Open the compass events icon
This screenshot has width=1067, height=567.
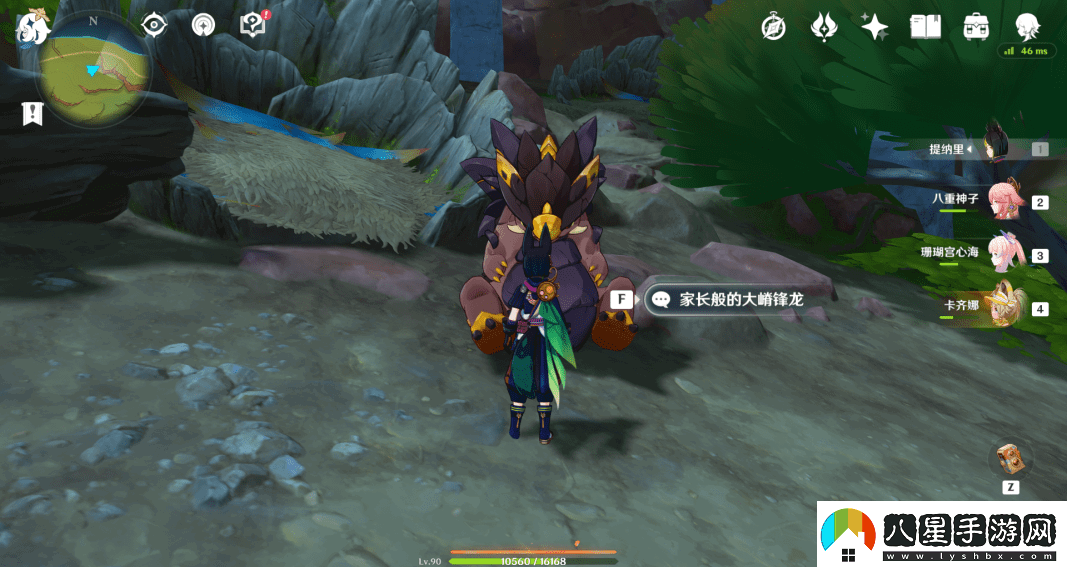(x=773, y=27)
